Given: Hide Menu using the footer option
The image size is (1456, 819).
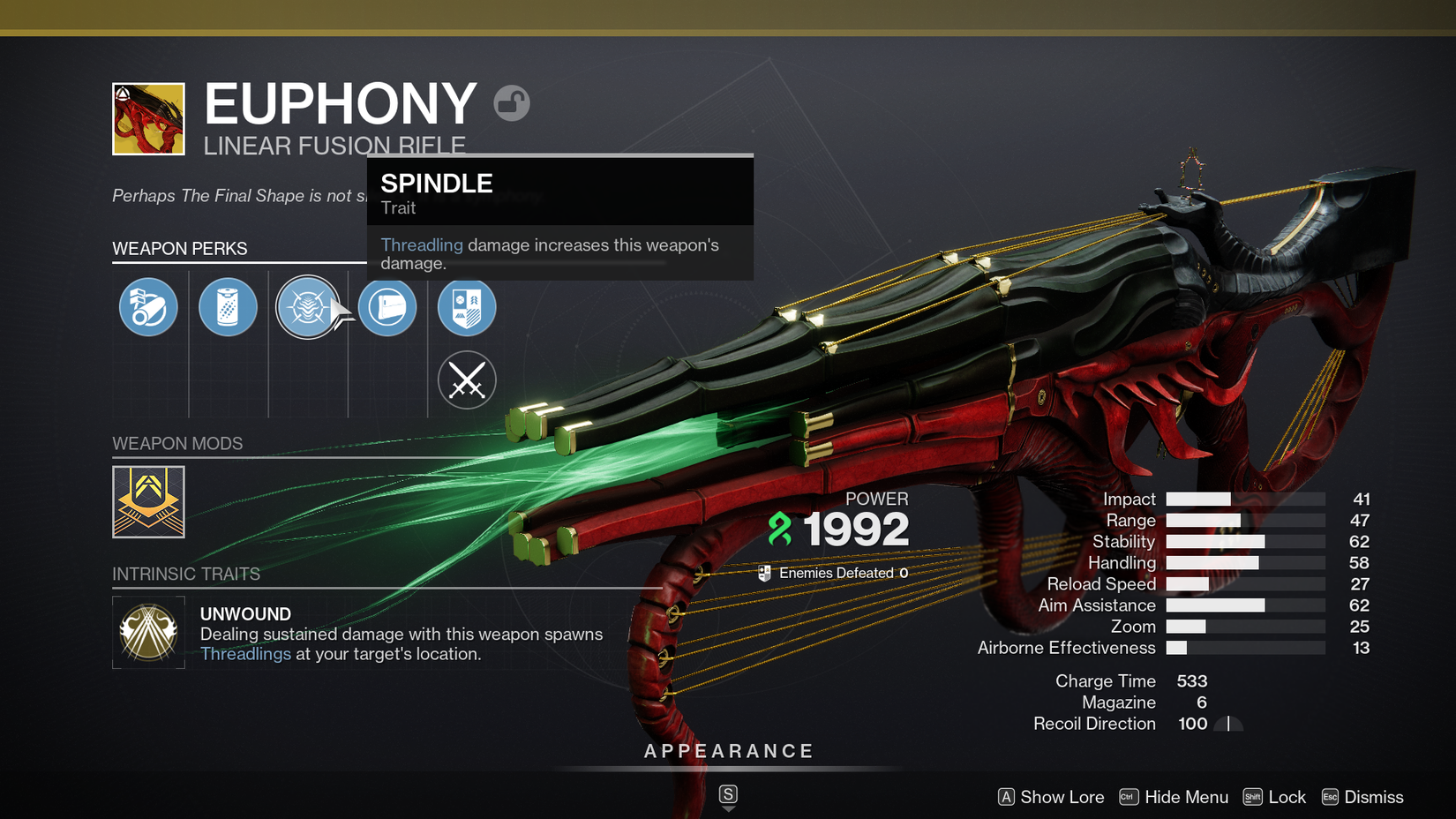Looking at the screenshot, I should pyautogui.click(x=1174, y=797).
